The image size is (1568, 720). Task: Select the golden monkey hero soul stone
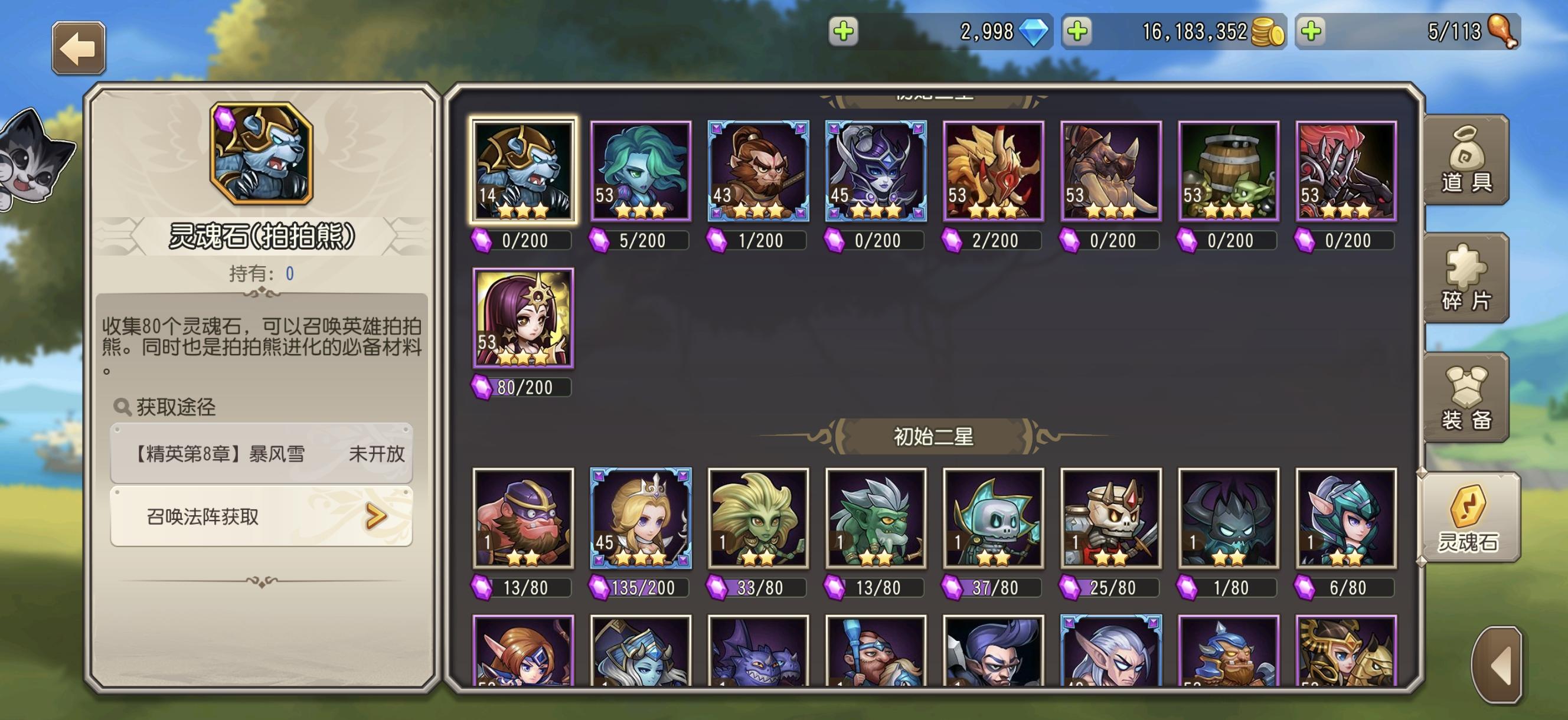click(757, 171)
